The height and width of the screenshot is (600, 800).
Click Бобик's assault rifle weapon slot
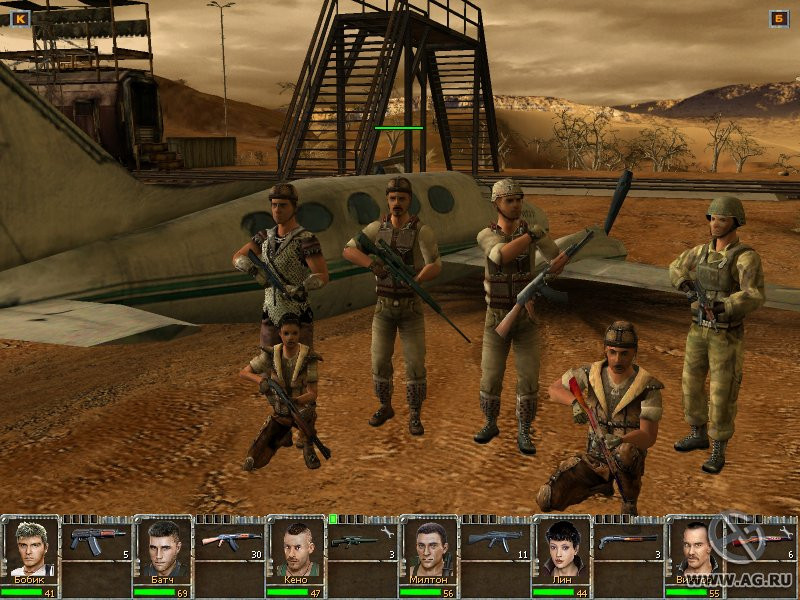pyautogui.click(x=98, y=541)
